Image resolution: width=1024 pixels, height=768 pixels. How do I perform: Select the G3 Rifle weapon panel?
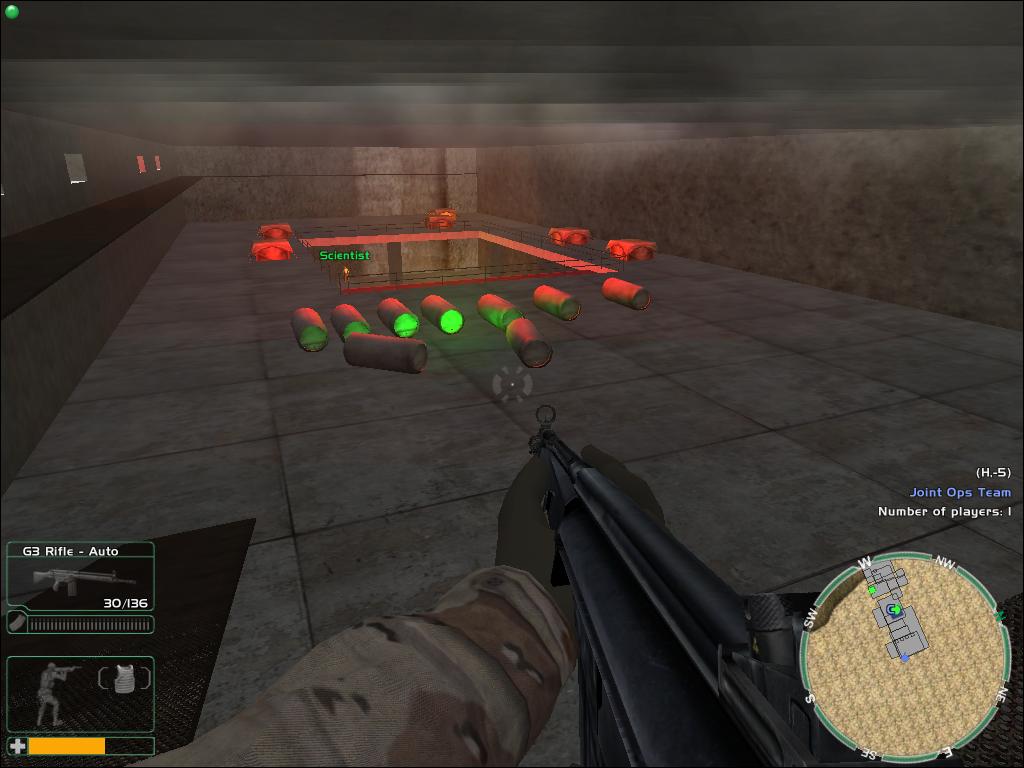point(80,576)
